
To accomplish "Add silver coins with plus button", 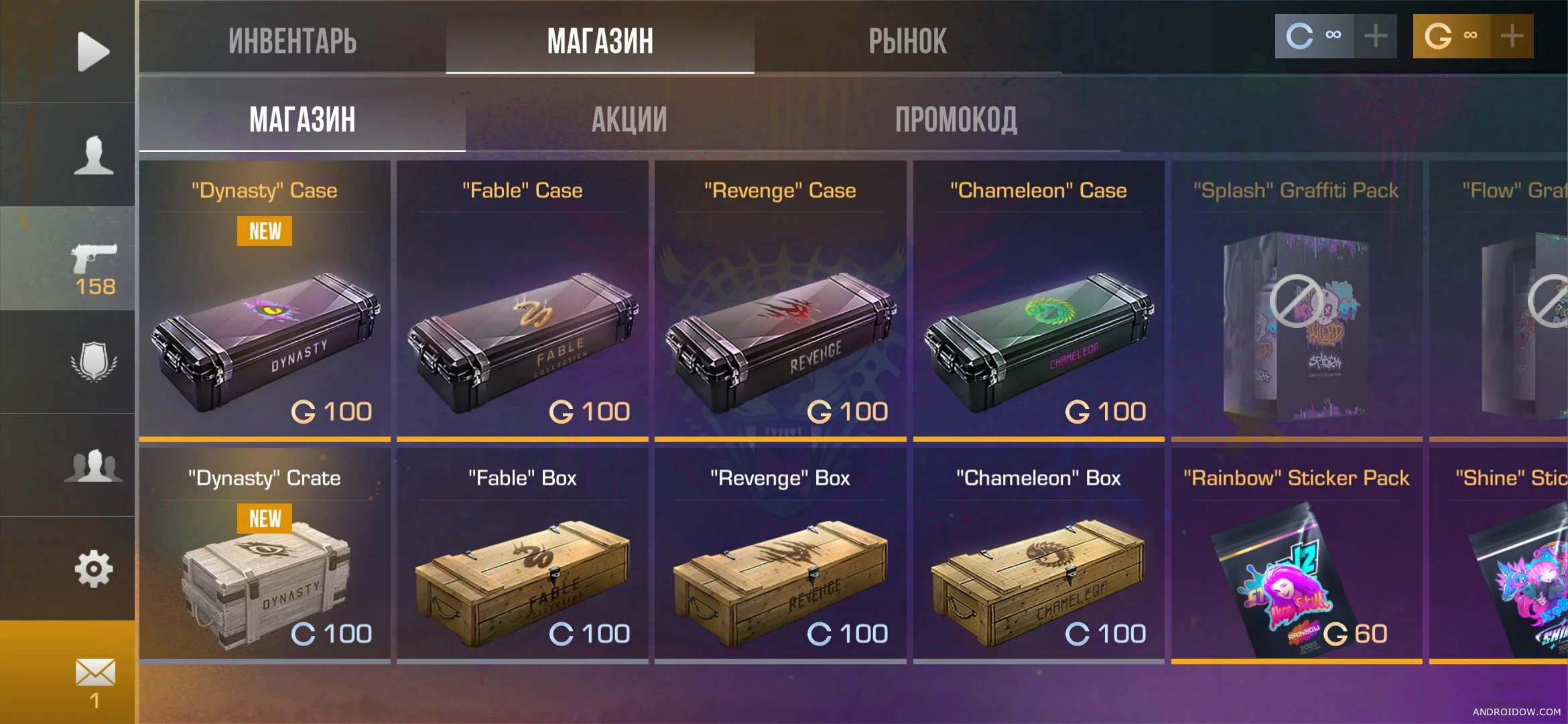I will (1376, 36).
